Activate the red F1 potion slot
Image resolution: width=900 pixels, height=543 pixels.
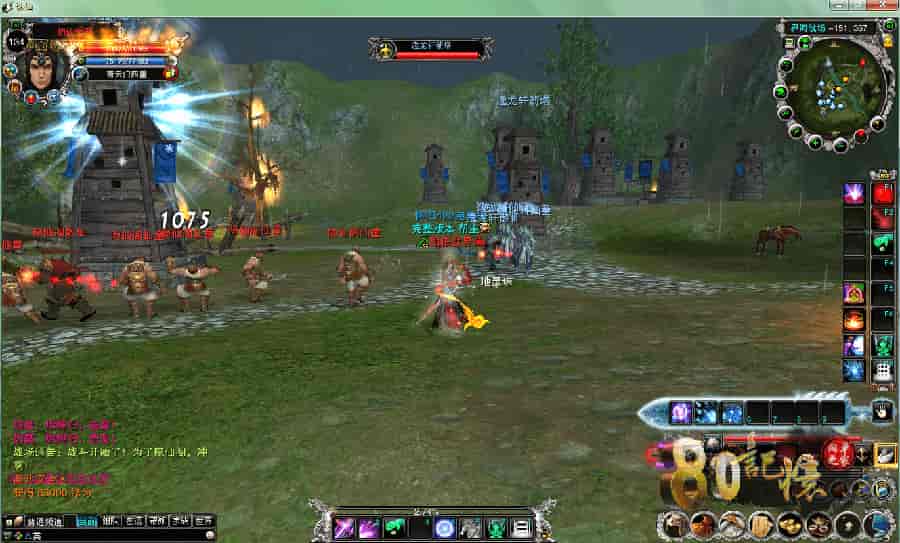pyautogui.click(x=883, y=193)
